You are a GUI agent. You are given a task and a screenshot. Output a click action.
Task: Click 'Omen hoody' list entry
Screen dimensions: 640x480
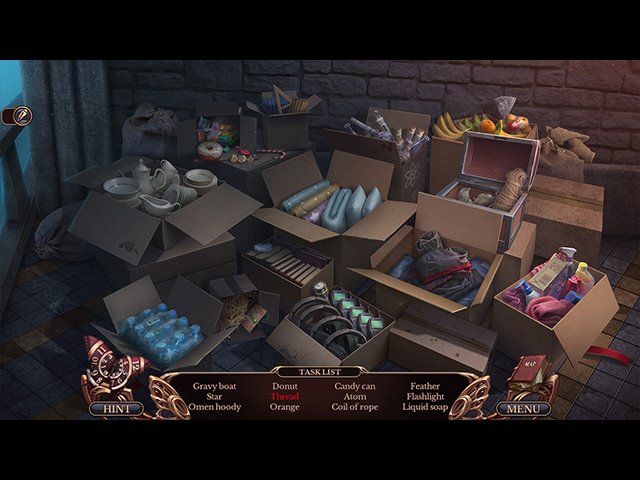click(217, 407)
